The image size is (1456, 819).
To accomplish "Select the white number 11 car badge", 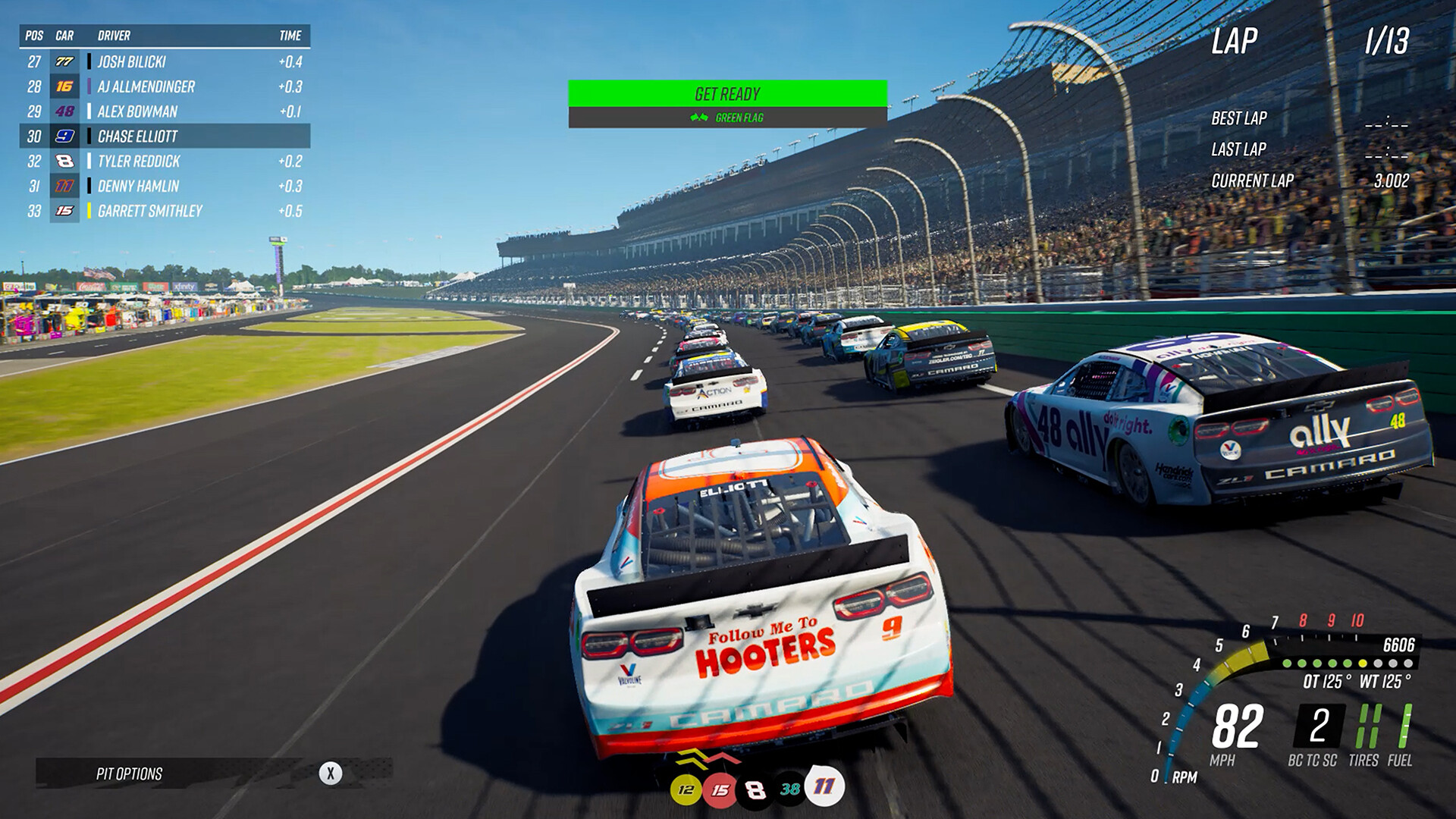I will tap(825, 787).
